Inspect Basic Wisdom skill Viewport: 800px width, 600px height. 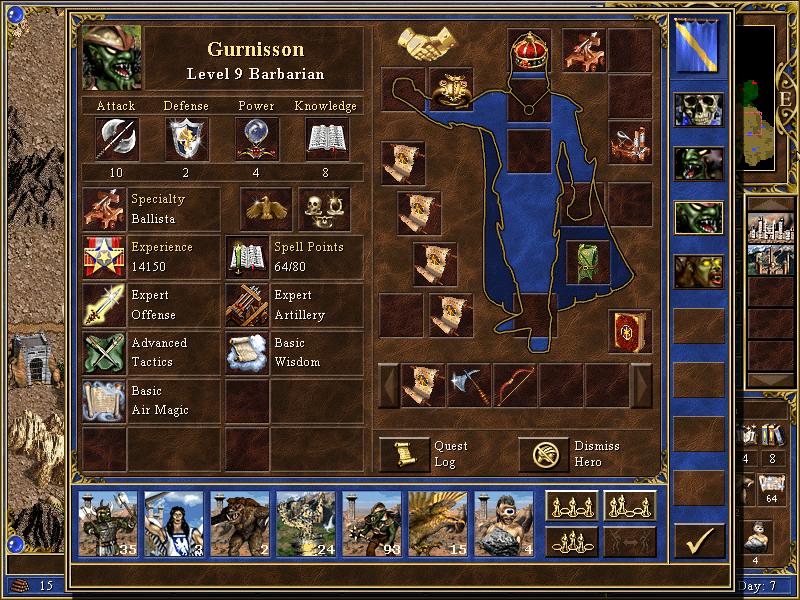(x=247, y=353)
